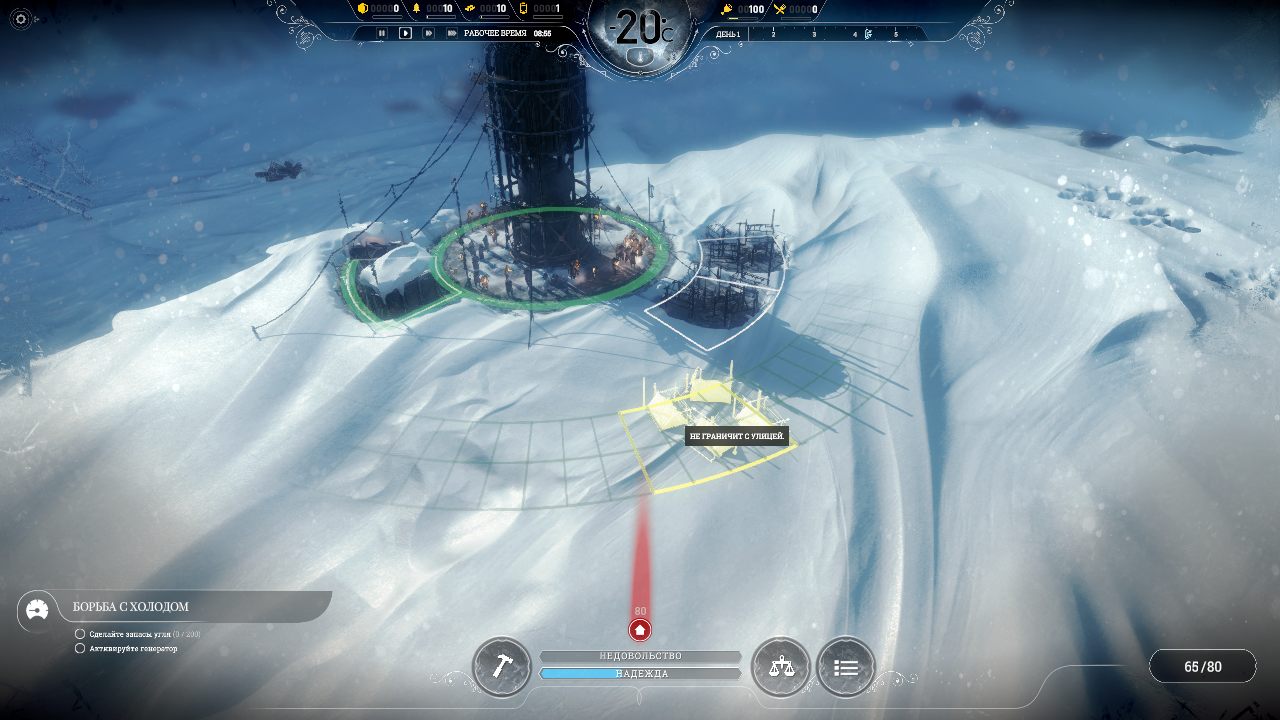This screenshot has height=720, width=1280.
Task: Set normal play speed
Action: [405, 33]
